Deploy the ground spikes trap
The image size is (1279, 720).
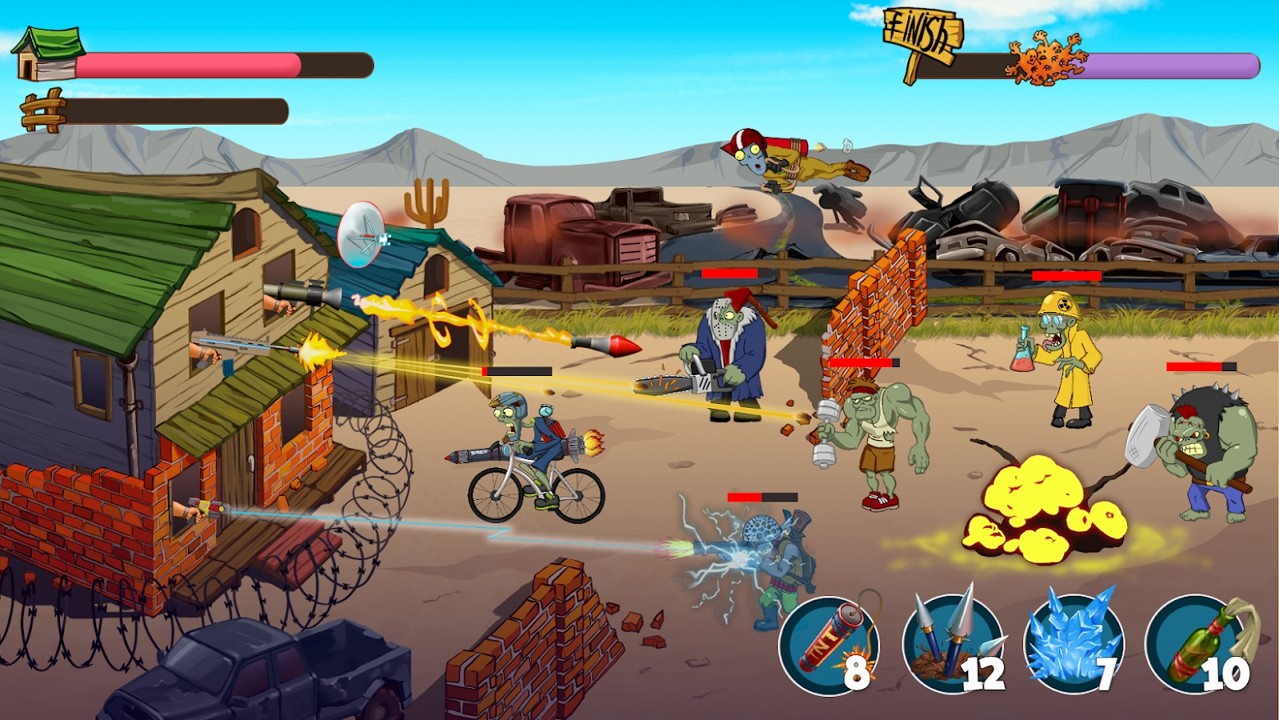tap(951, 645)
